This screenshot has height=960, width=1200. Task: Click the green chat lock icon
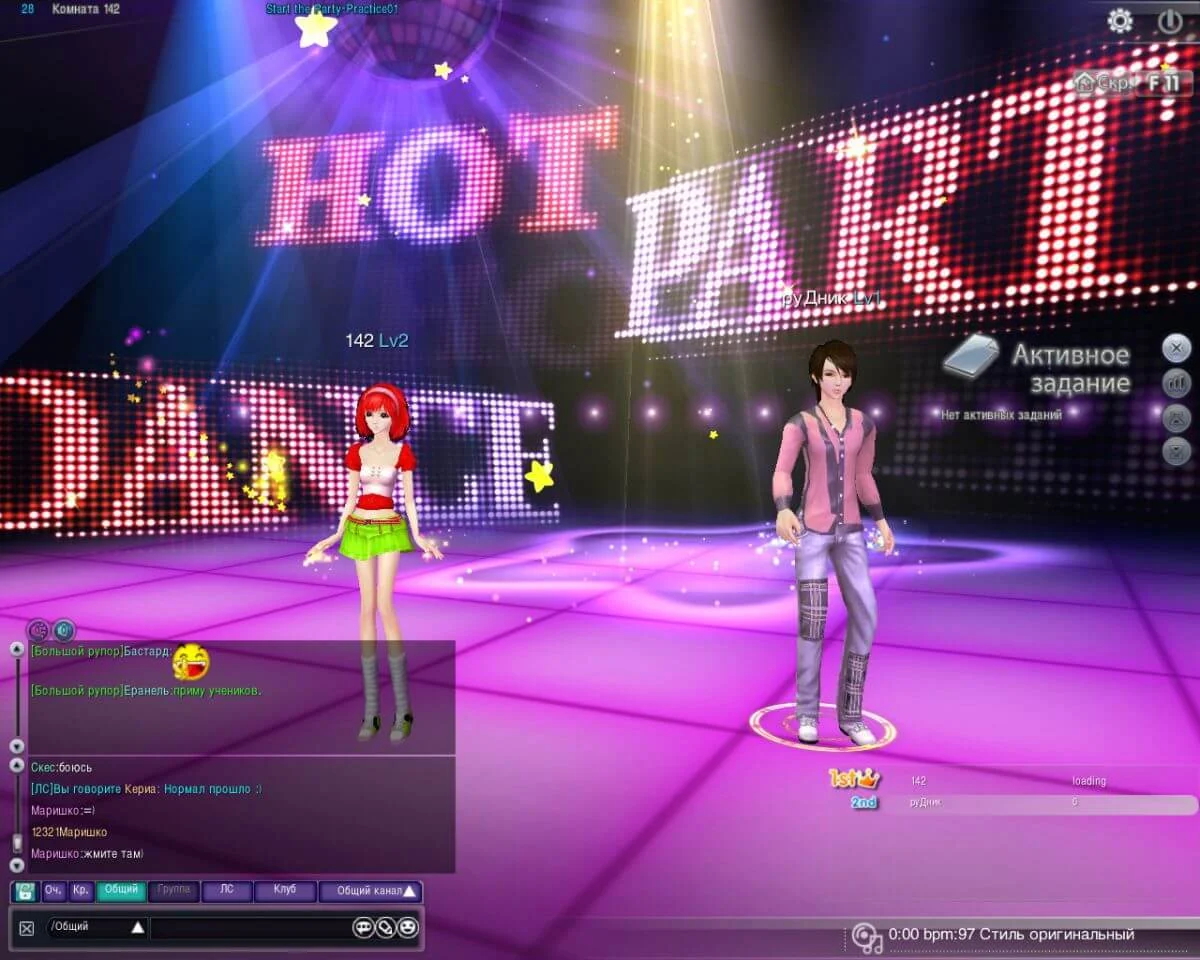coord(25,891)
